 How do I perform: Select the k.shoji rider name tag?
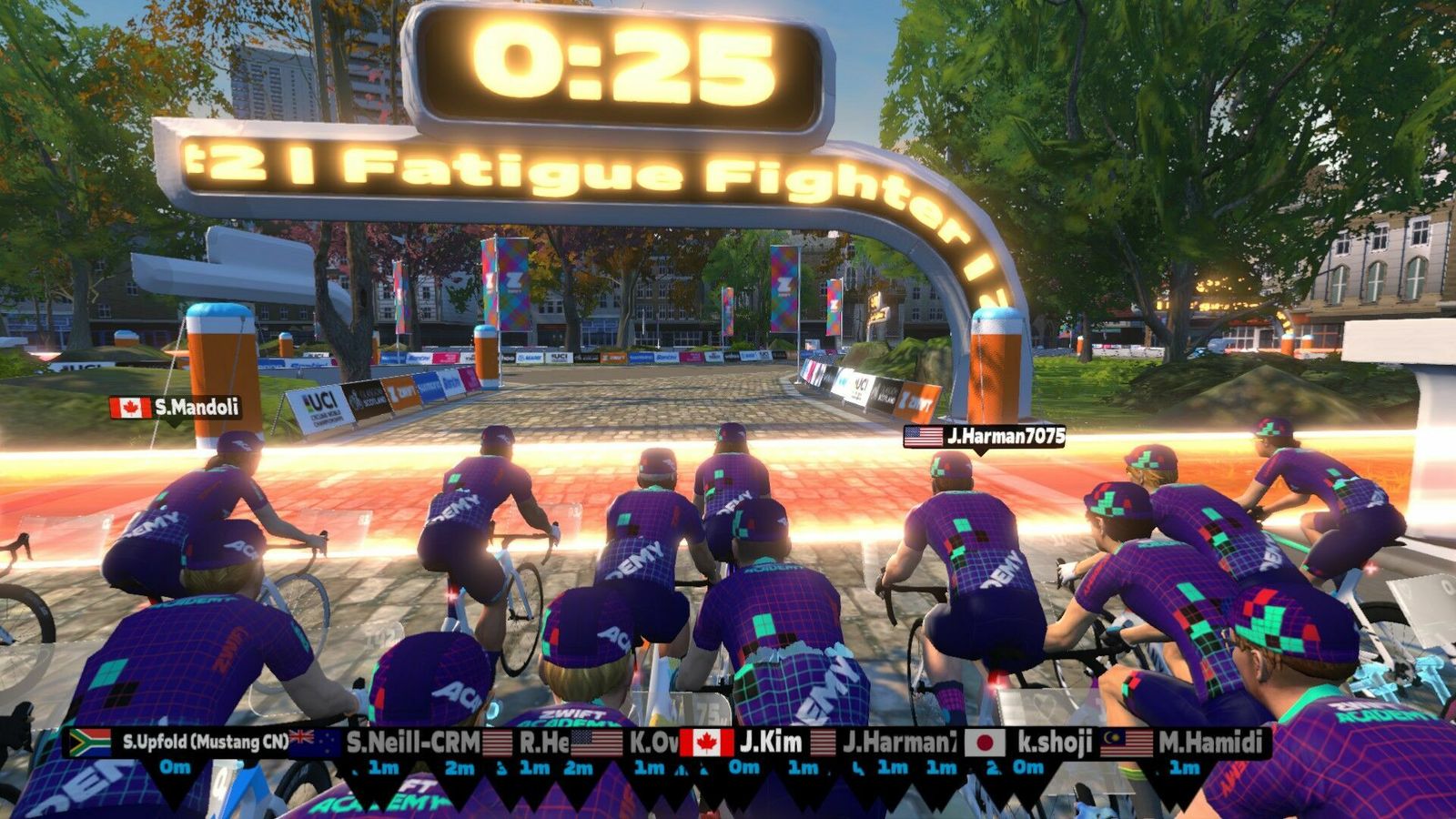(x=1031, y=743)
